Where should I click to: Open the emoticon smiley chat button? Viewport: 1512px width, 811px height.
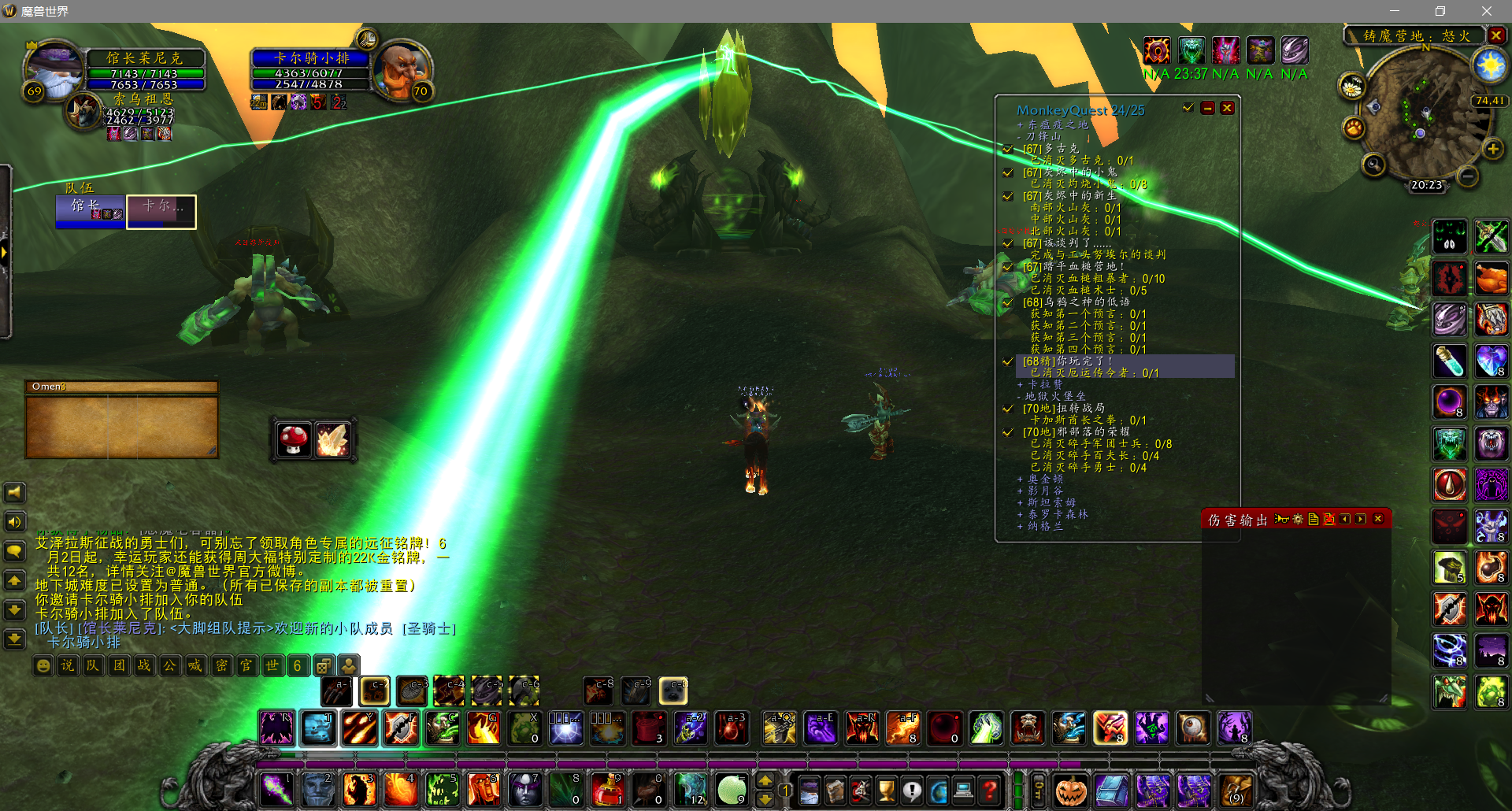[x=43, y=665]
